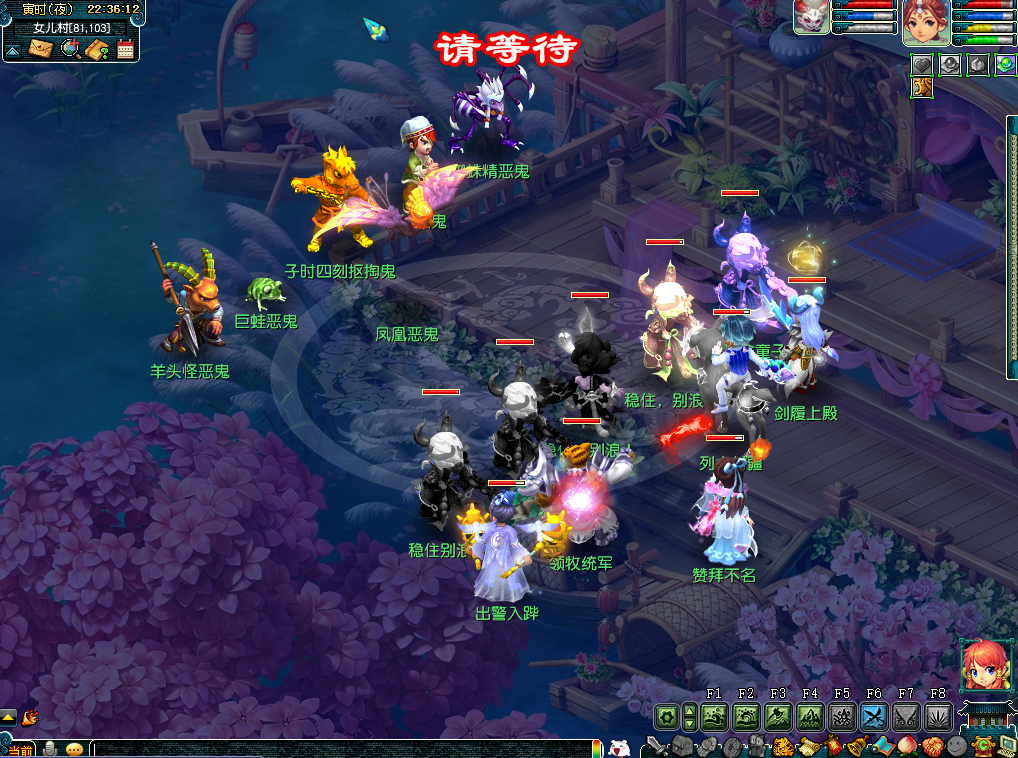Select the pet portrait with red eyes
This screenshot has width=1018, height=758.
[812, 18]
